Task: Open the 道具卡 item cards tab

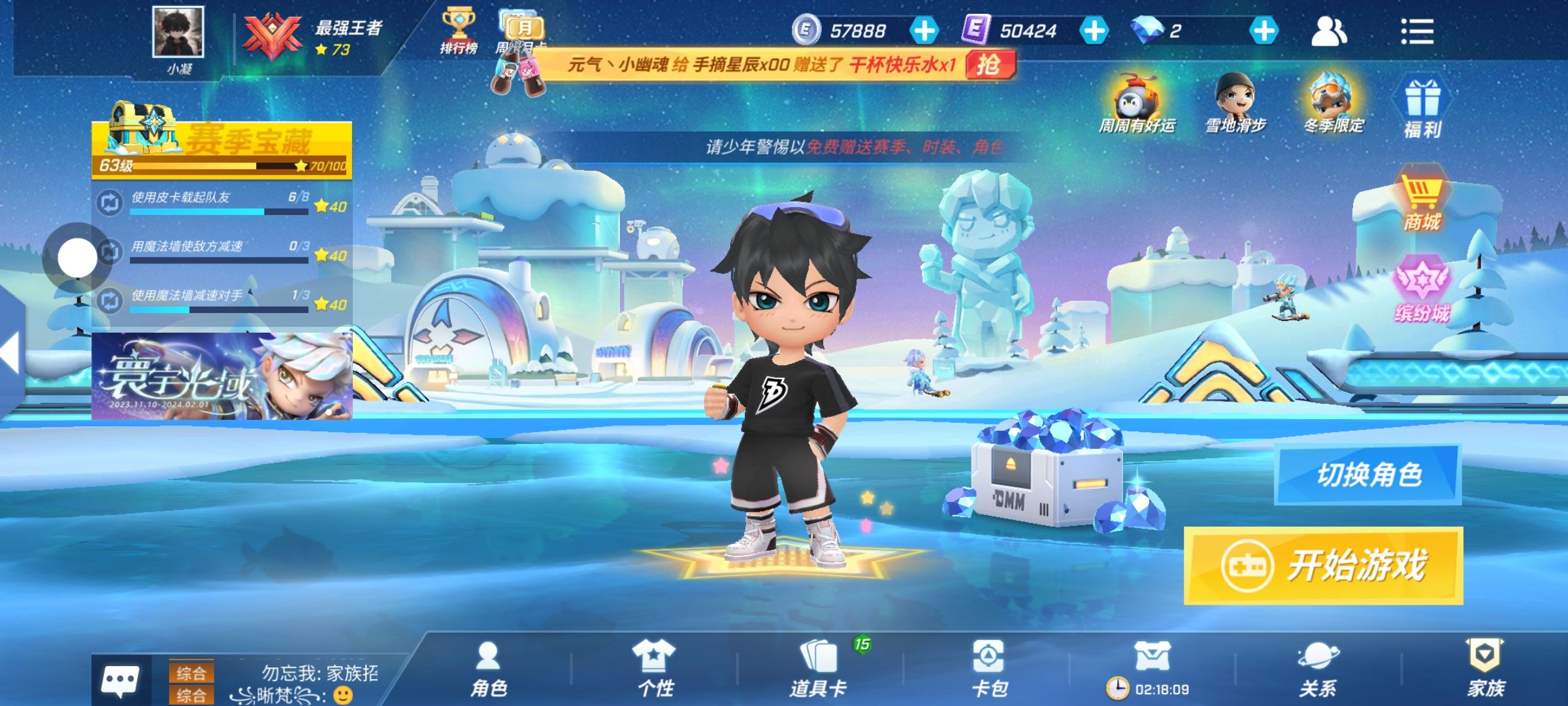Action: click(x=818, y=669)
